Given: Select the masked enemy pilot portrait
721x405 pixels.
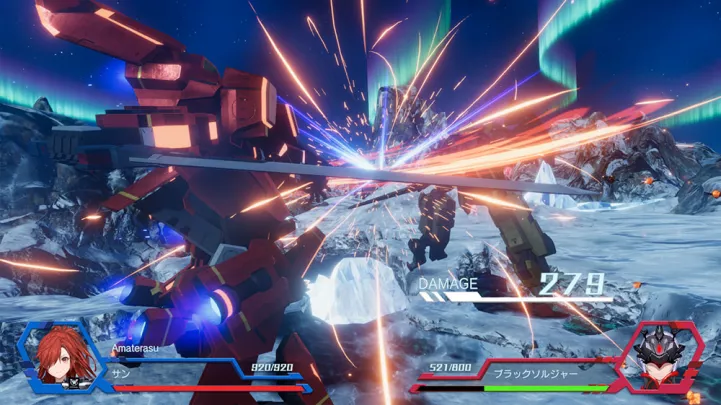Looking at the screenshot, I should 659,358.
